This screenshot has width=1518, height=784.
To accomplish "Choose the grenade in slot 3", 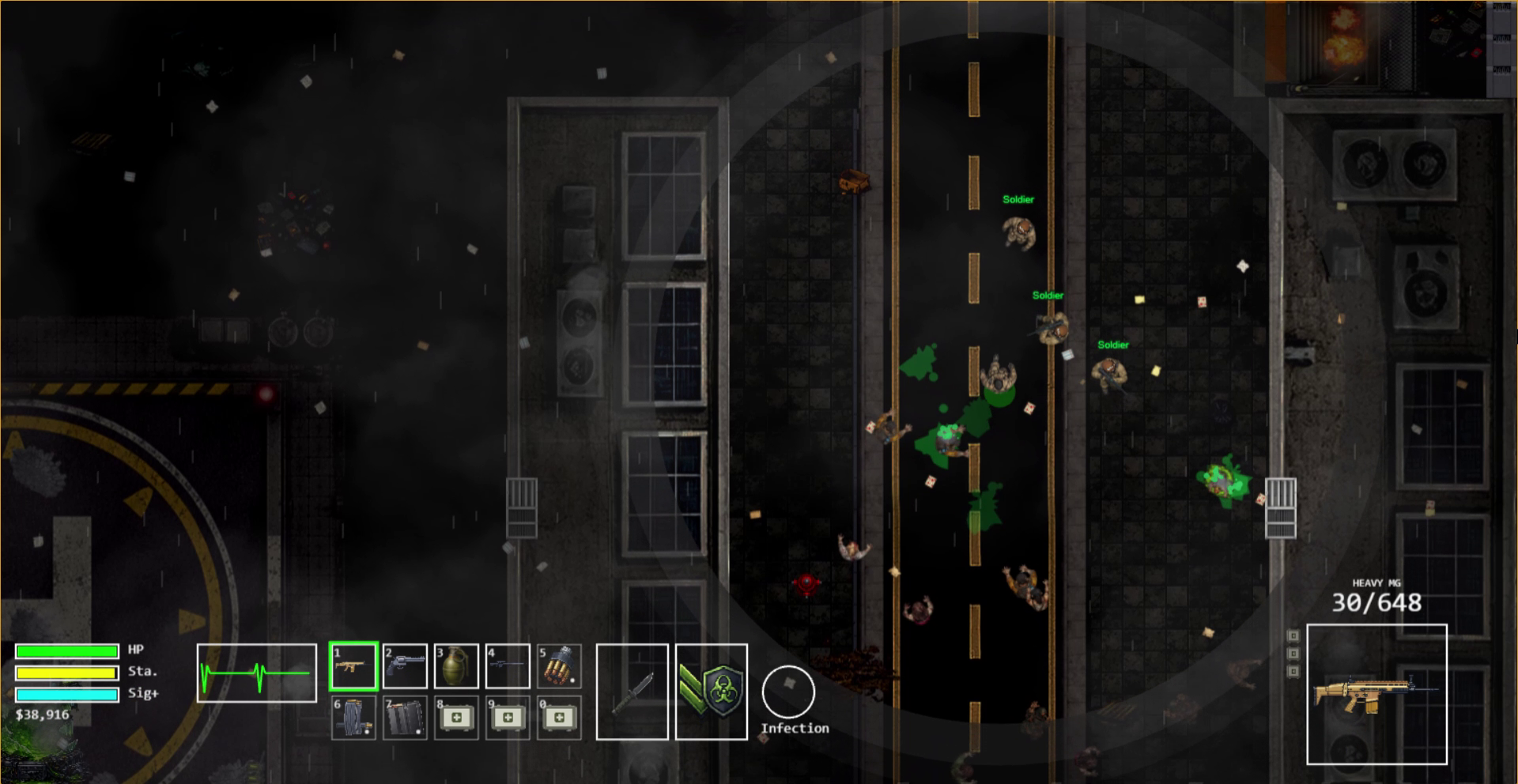I will click(x=456, y=666).
